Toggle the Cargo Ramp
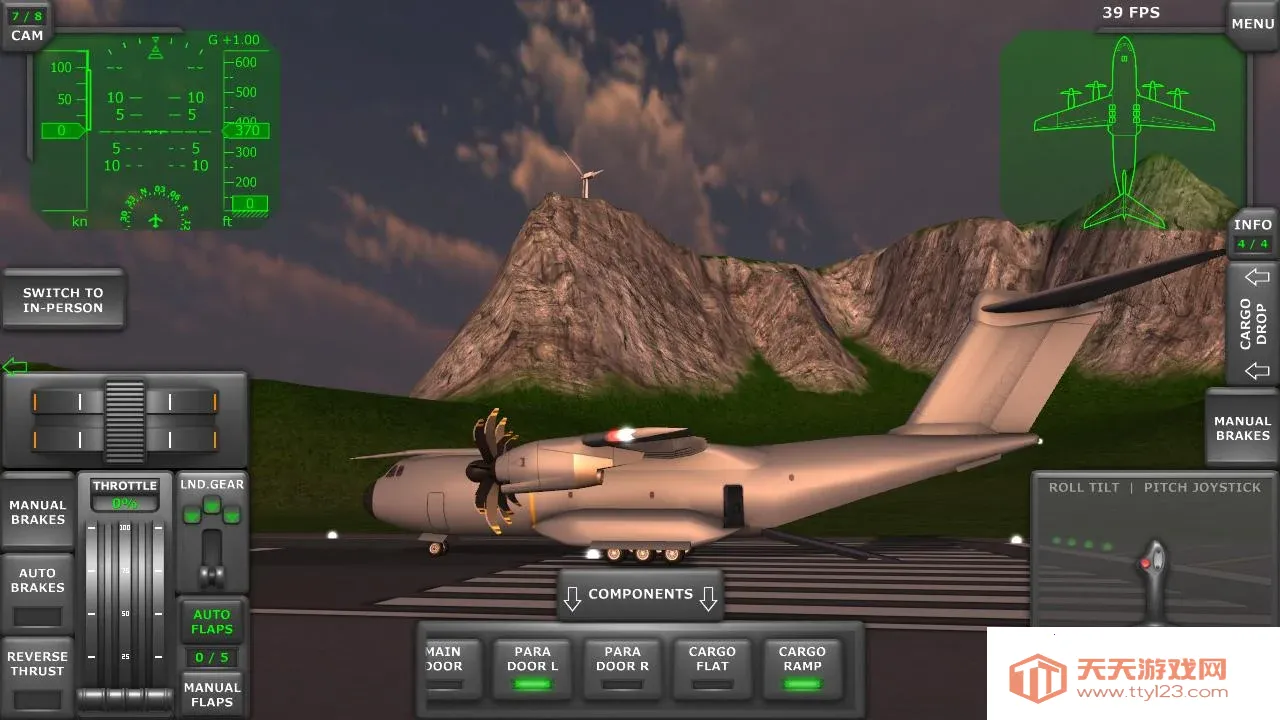Viewport: 1280px width, 720px height. coord(802,667)
